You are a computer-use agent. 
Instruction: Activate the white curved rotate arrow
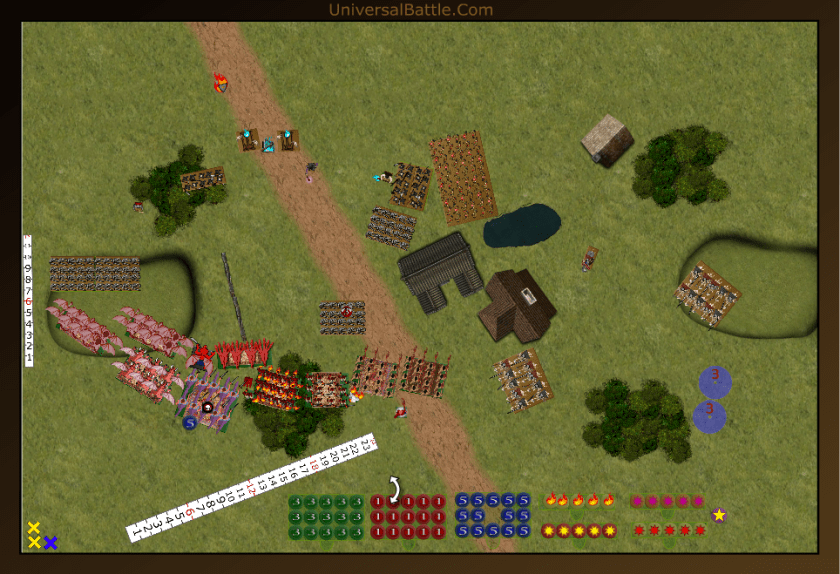pyautogui.click(x=395, y=488)
